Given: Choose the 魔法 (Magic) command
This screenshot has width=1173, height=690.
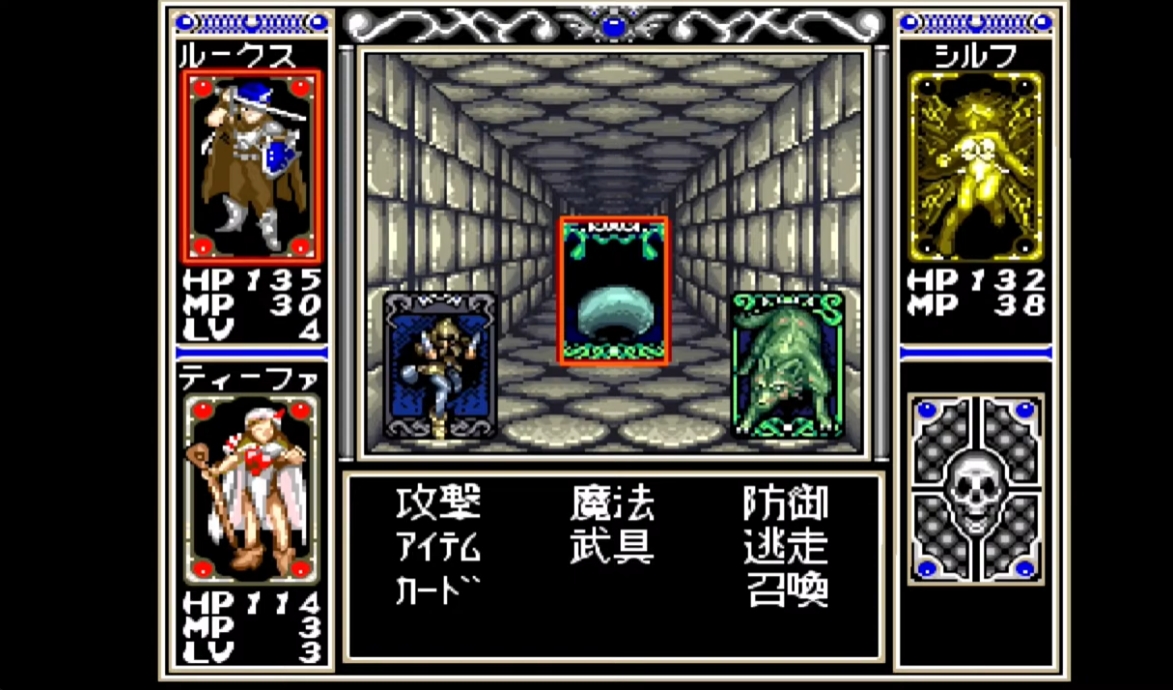Looking at the screenshot, I should coord(612,503).
